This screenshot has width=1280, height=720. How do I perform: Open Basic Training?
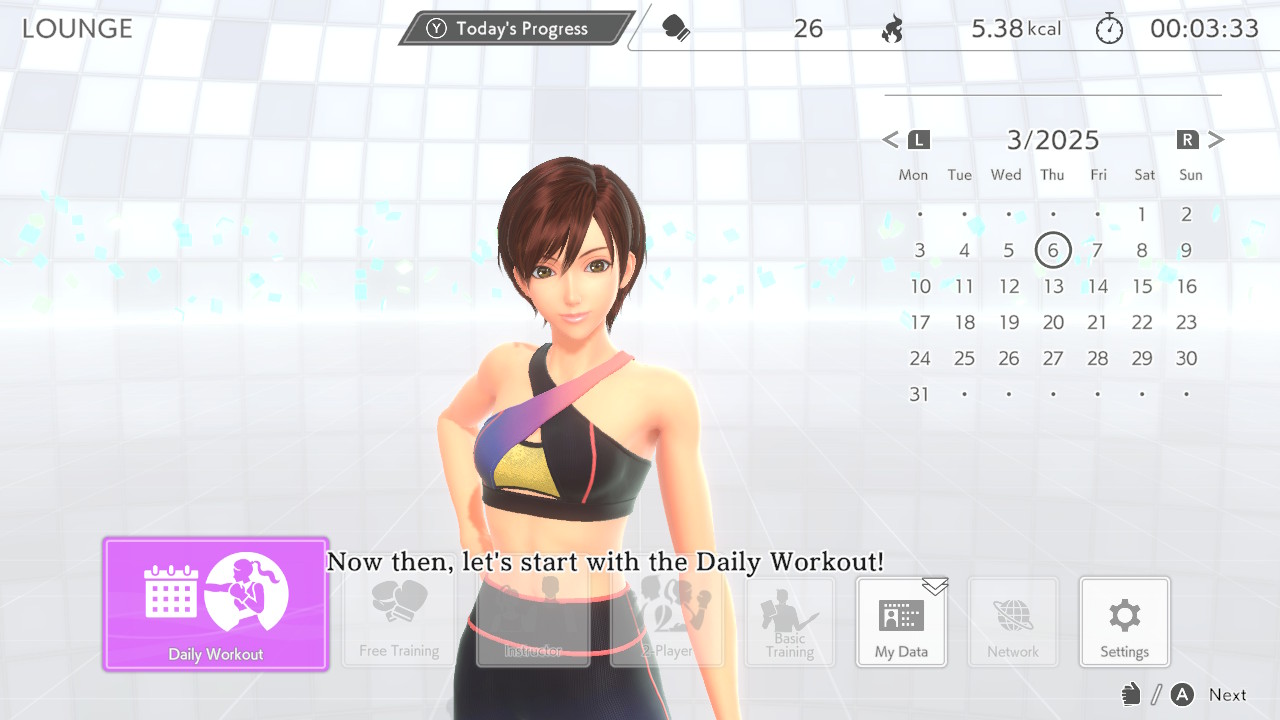click(x=790, y=622)
